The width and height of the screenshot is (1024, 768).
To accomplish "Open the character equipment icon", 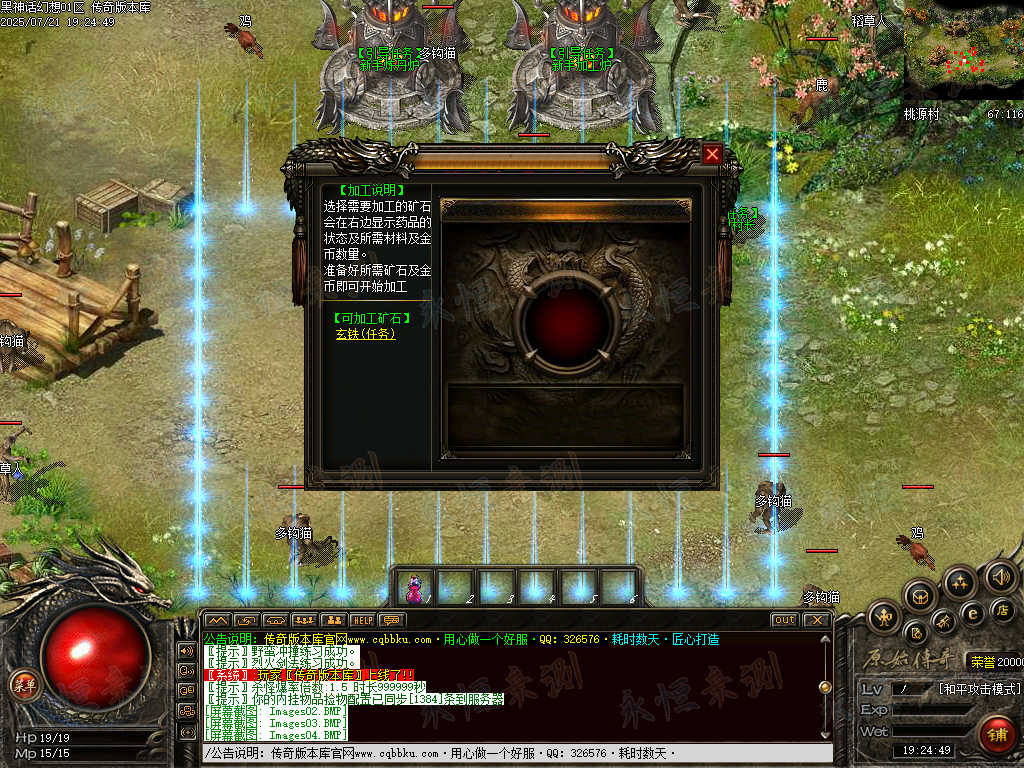I will pos(884,616).
